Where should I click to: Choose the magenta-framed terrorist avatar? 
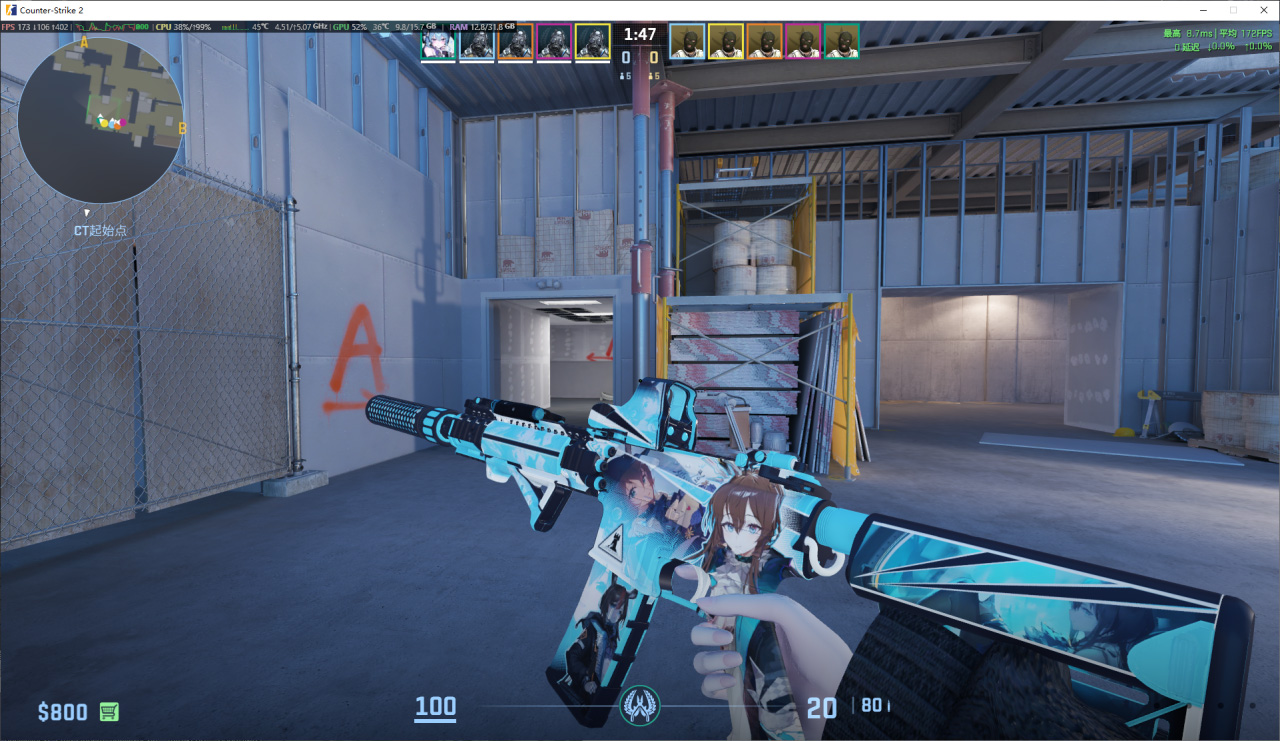click(802, 42)
